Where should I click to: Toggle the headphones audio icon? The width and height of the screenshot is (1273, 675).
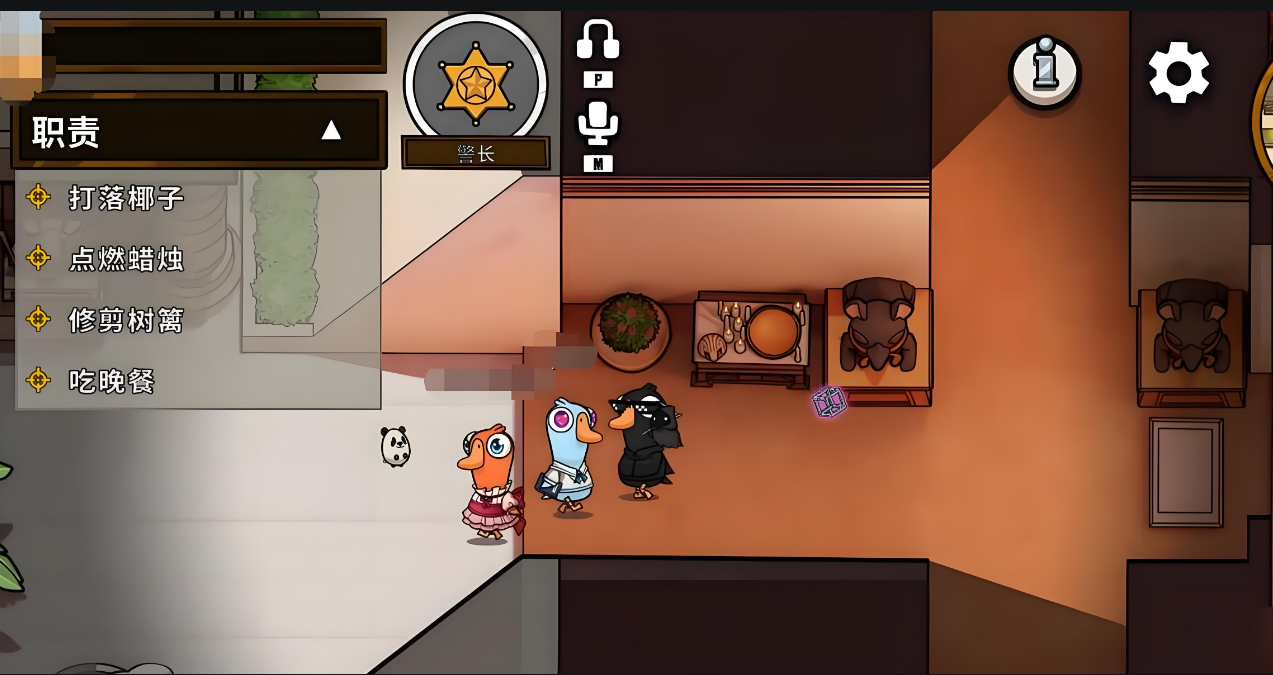tap(598, 41)
